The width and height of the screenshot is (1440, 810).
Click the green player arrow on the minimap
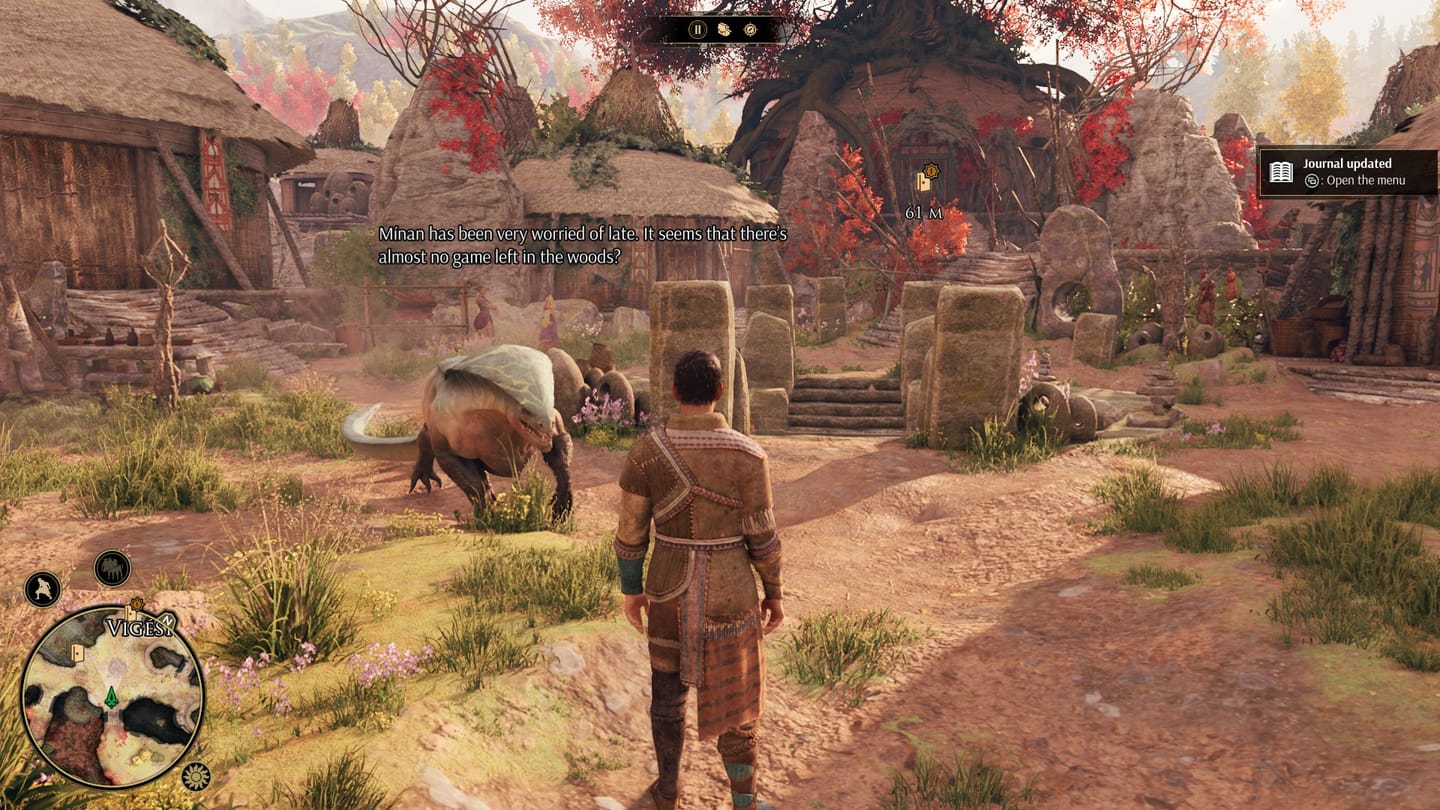pos(112,698)
